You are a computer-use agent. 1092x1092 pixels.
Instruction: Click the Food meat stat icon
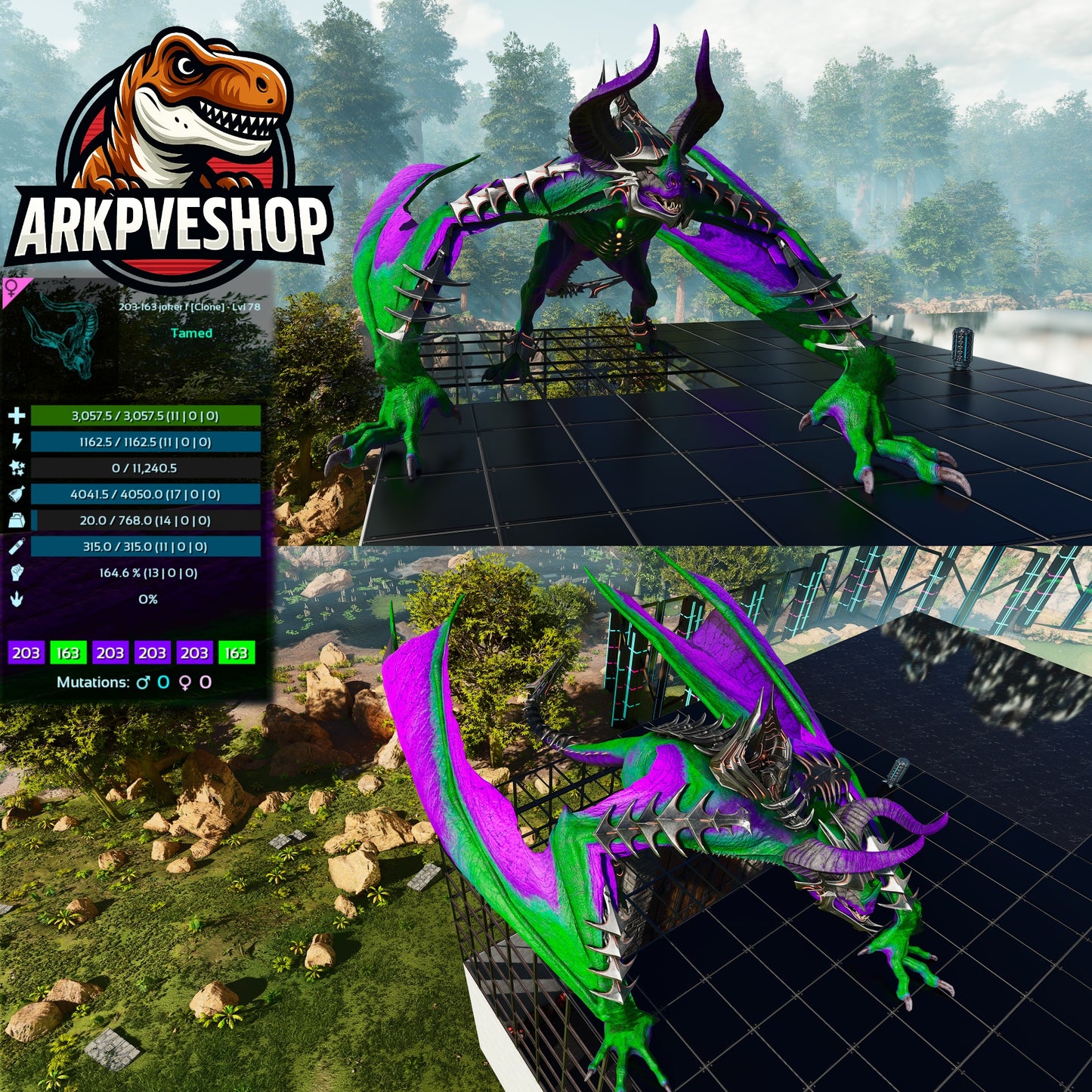click(x=17, y=494)
